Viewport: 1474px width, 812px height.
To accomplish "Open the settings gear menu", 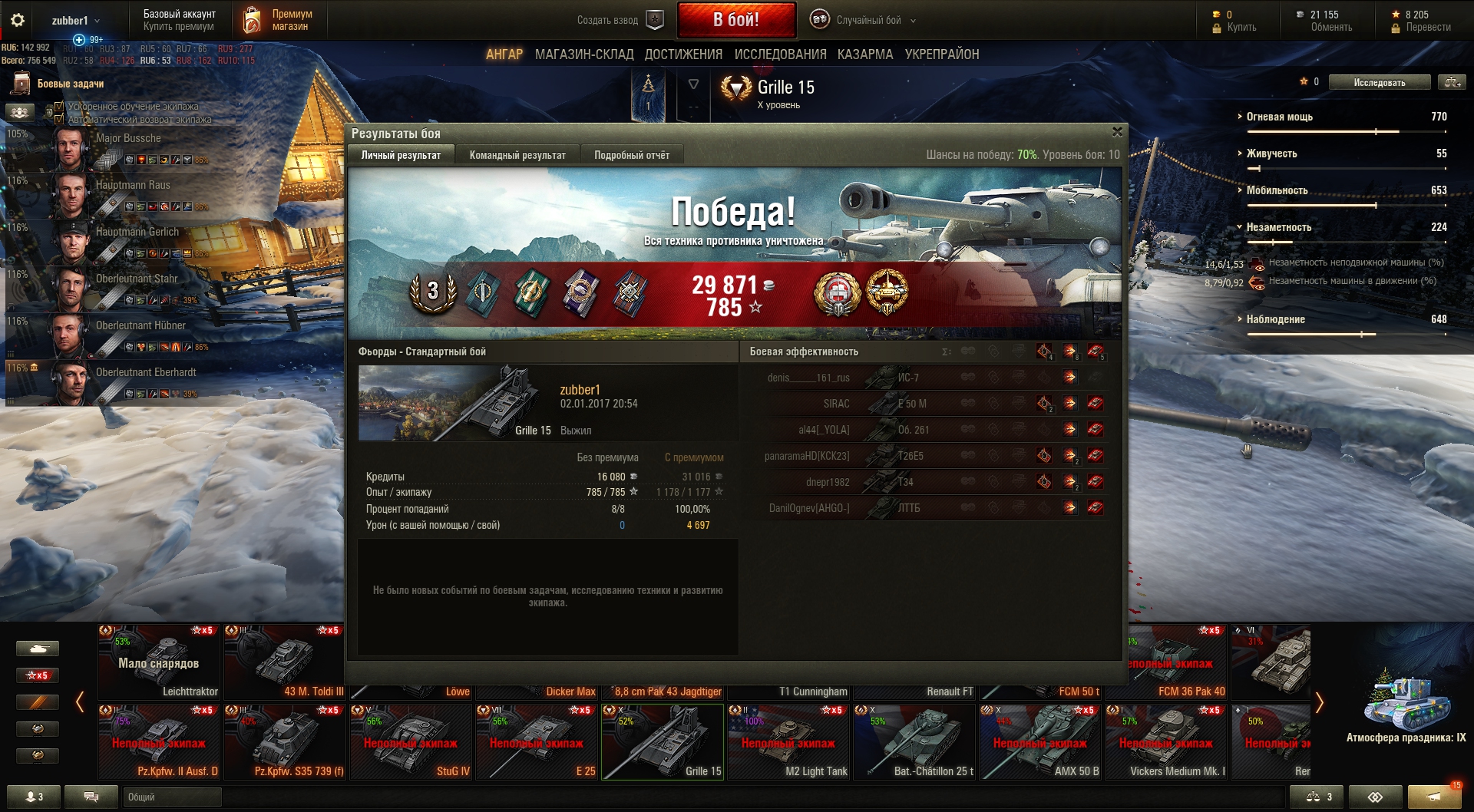I will [x=18, y=21].
